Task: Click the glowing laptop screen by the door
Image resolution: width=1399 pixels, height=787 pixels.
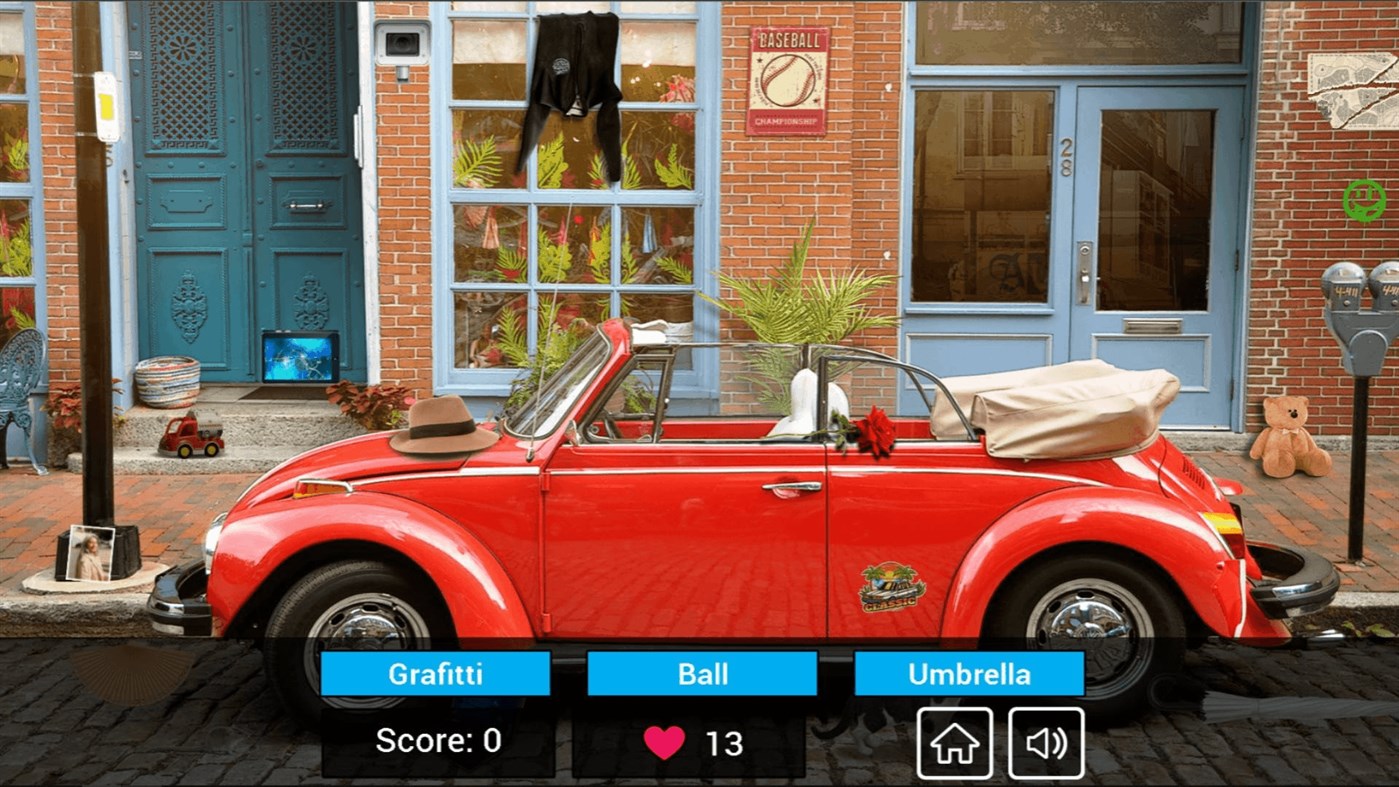Action: 299,356
